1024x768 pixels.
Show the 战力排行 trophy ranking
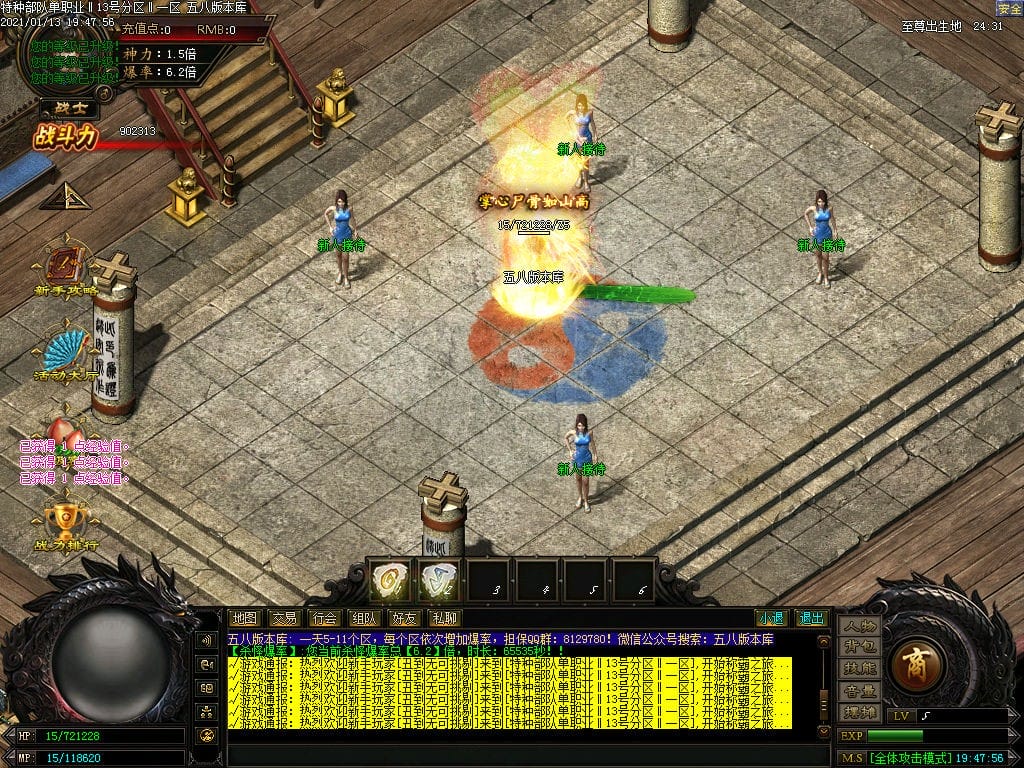[x=67, y=524]
